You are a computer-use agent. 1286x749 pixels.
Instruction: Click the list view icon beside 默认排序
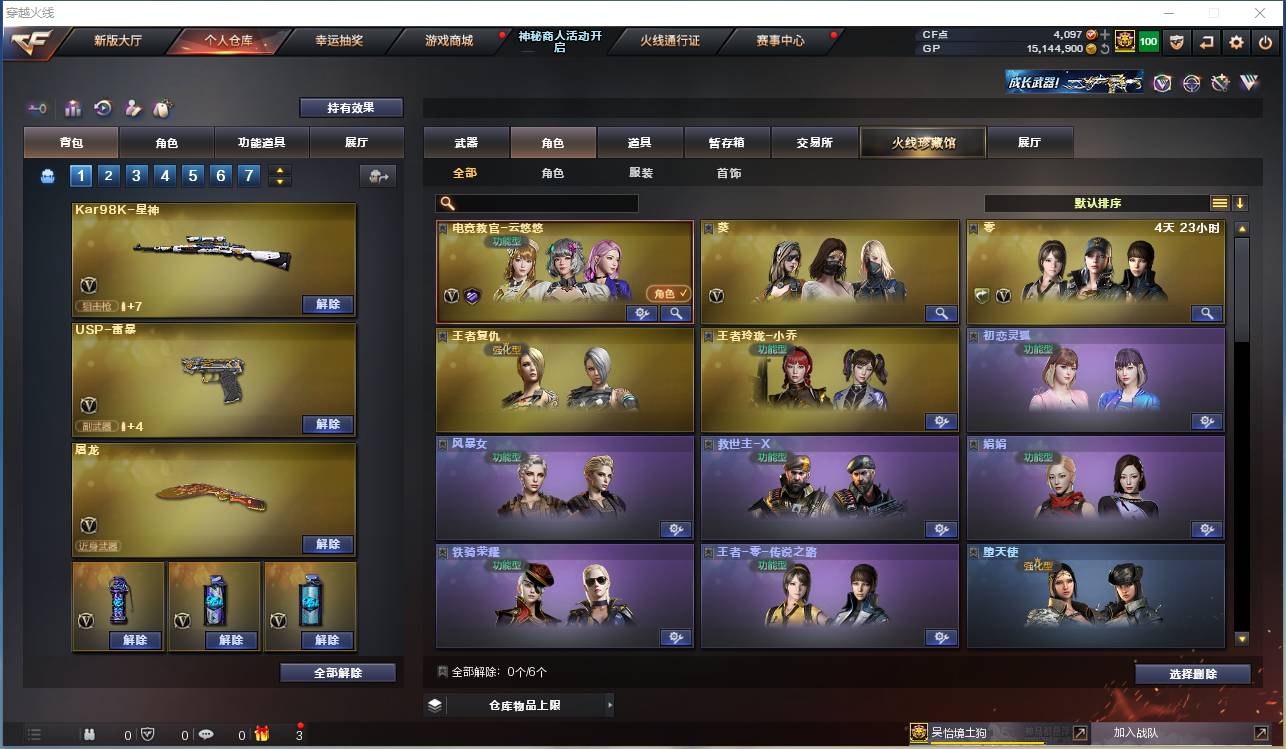click(x=1219, y=202)
